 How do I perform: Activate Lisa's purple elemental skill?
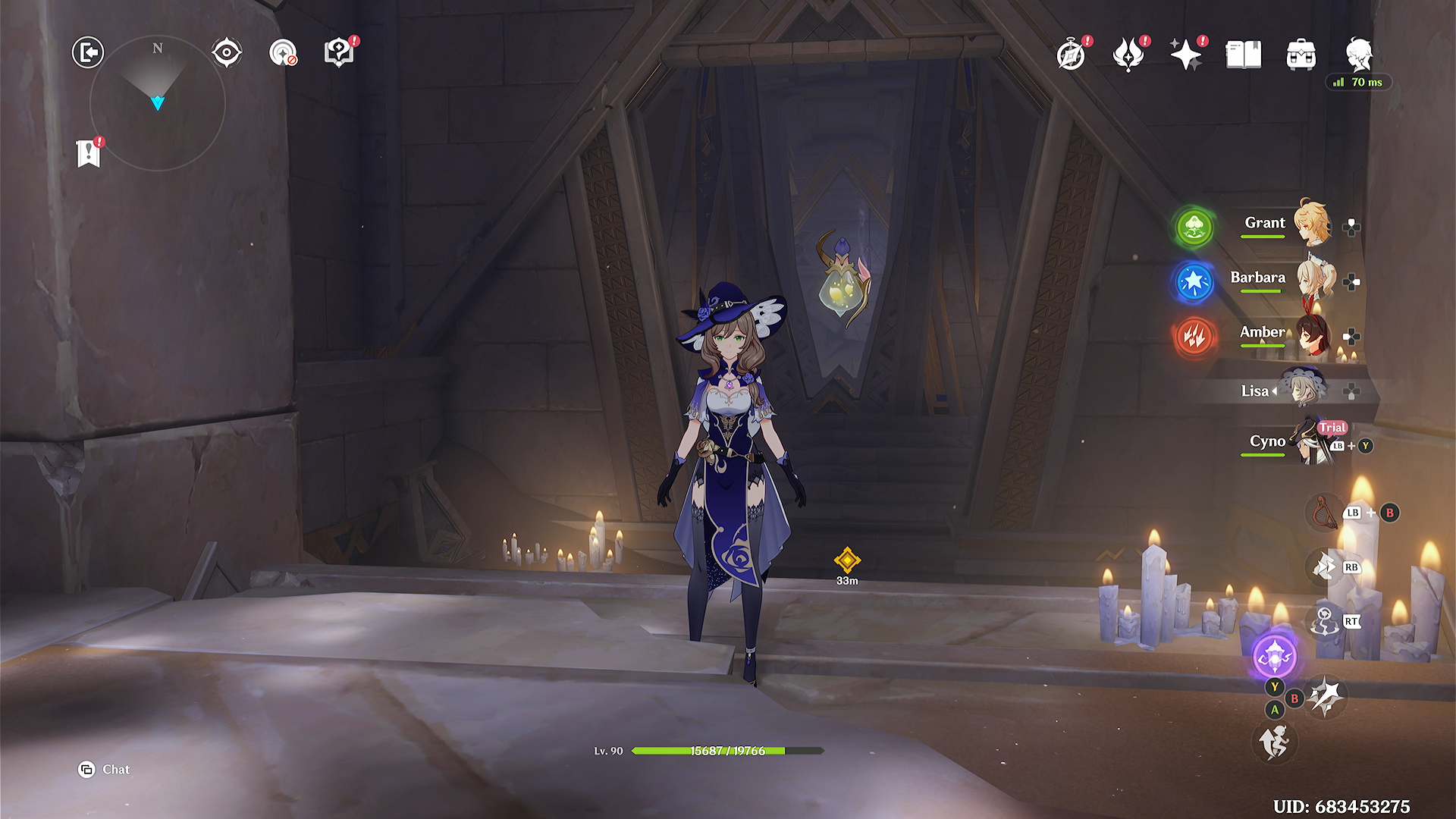coord(1275,655)
